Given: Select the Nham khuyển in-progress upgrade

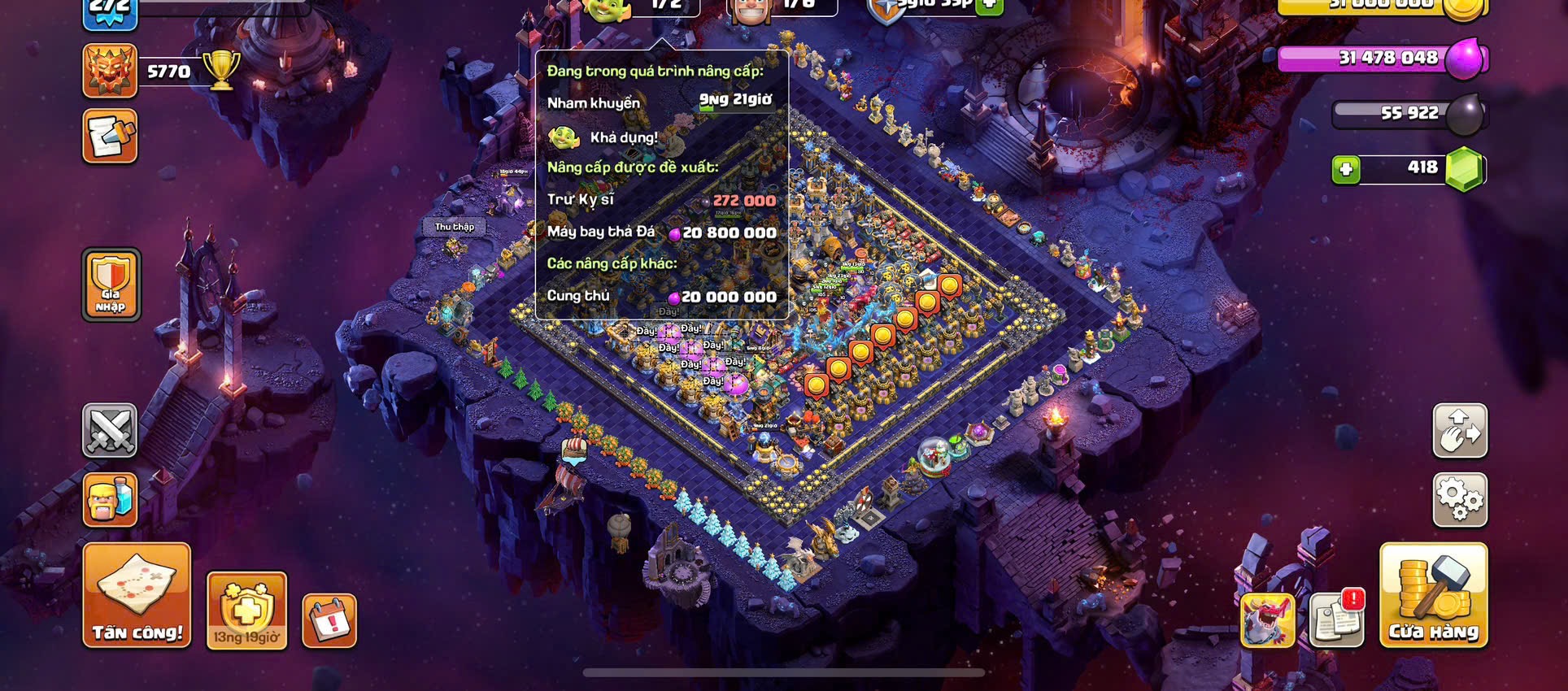Looking at the screenshot, I should [660, 102].
